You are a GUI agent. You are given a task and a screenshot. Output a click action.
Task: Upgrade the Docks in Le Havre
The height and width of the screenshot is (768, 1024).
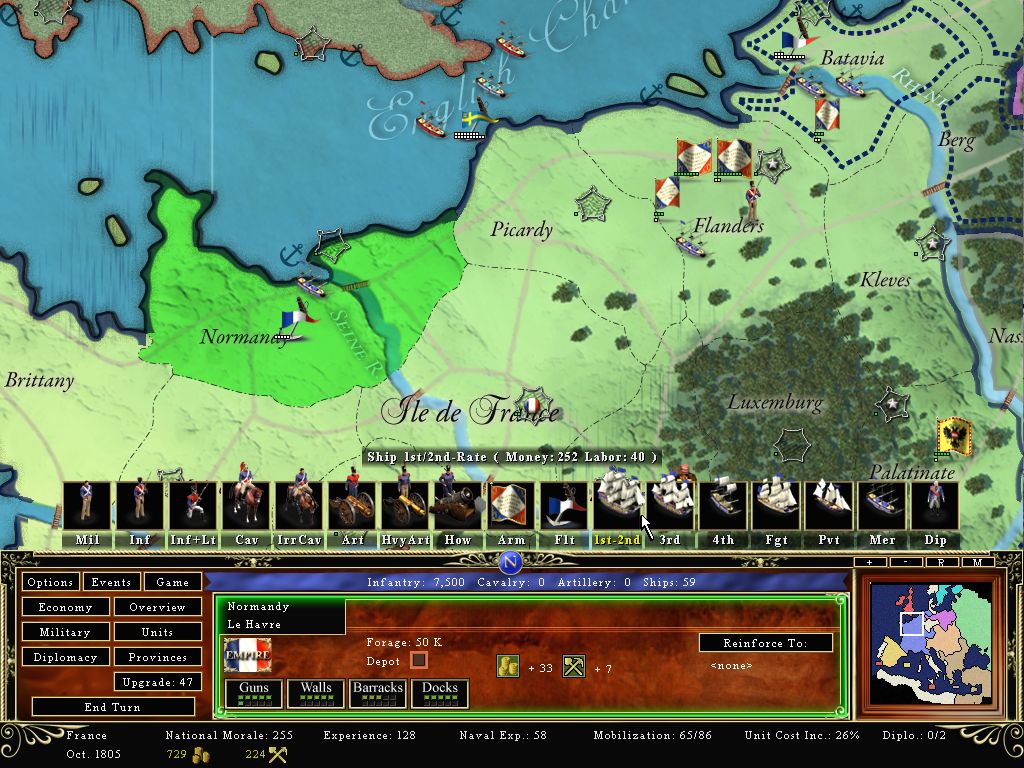(440, 693)
